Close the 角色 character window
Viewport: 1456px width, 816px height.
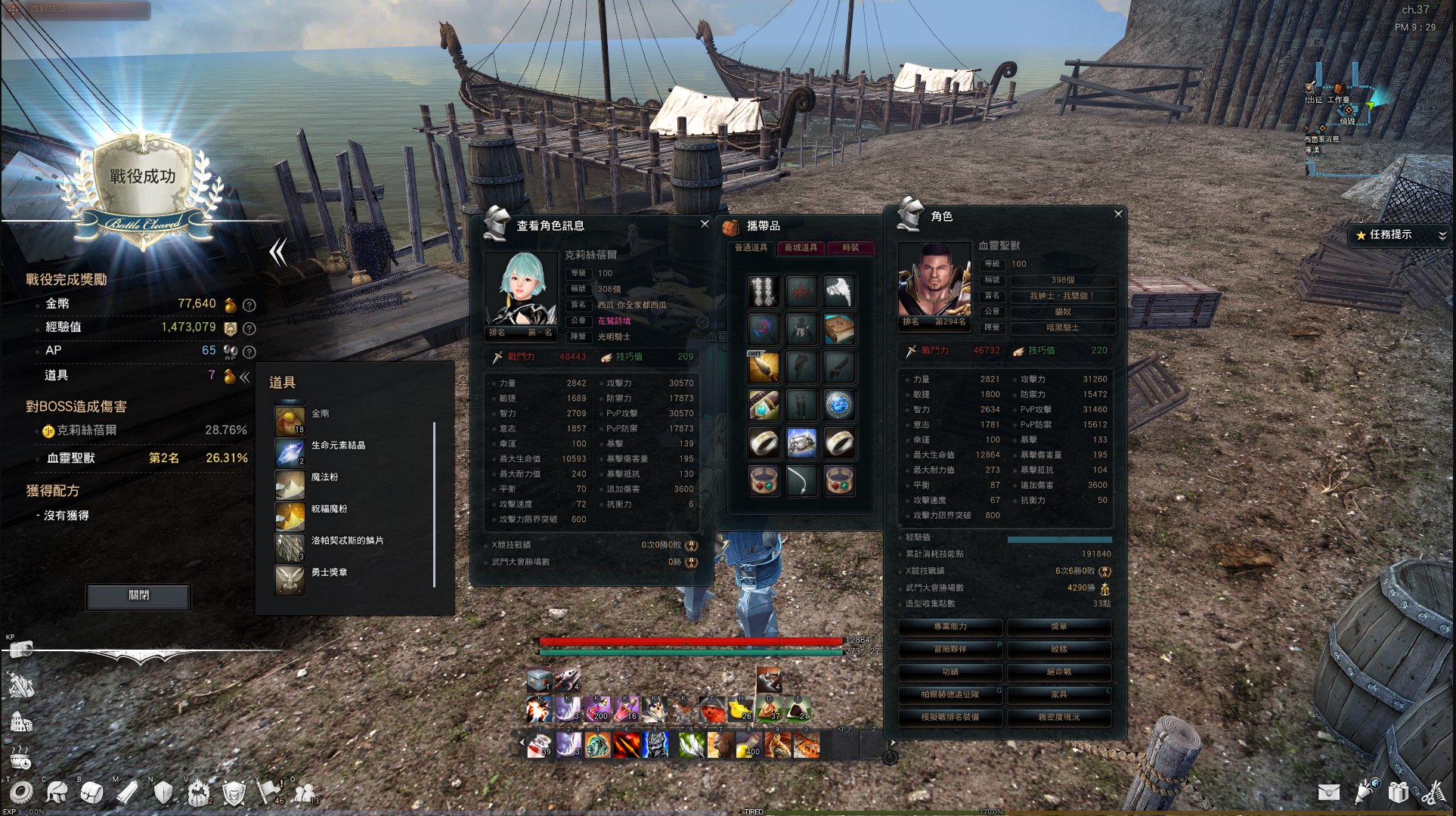(x=1118, y=215)
